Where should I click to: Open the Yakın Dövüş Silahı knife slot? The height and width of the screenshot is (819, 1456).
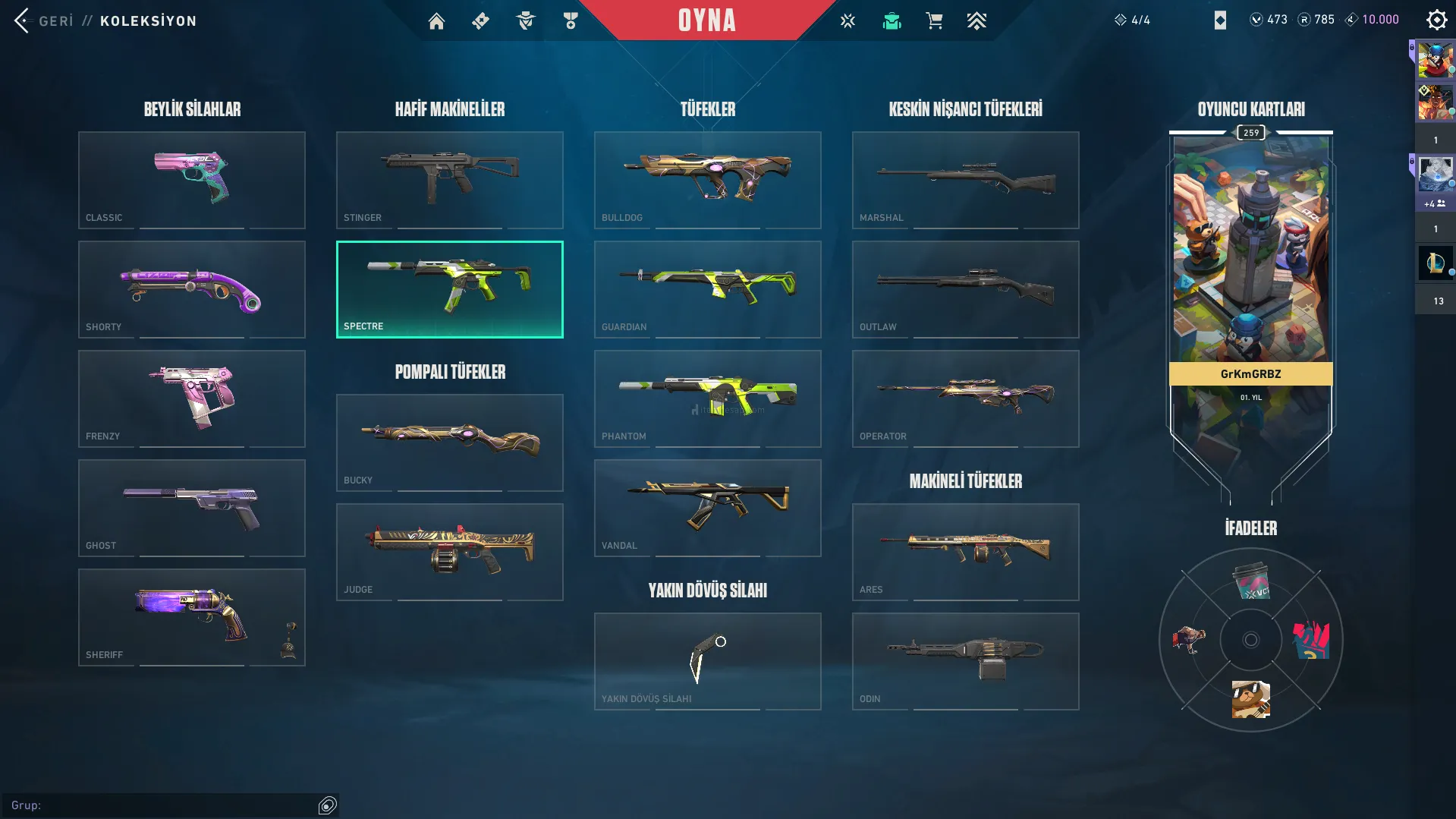tap(708, 661)
